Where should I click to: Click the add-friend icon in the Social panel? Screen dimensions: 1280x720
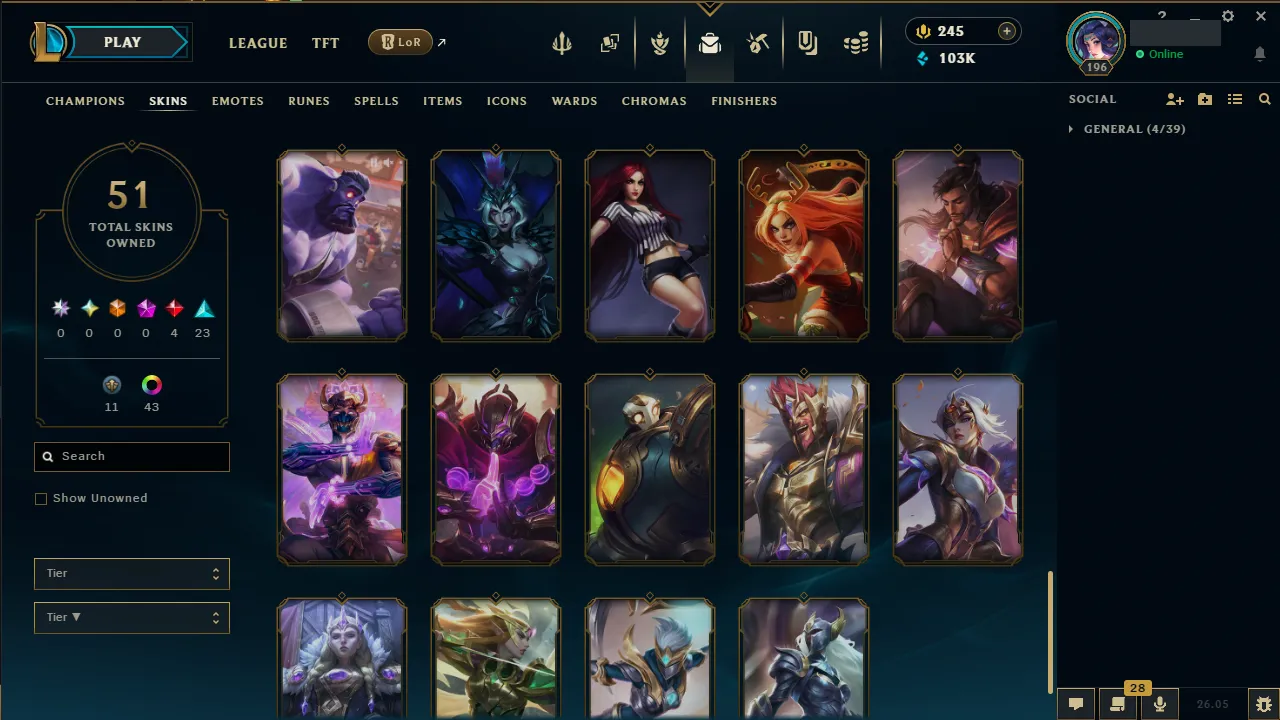click(x=1174, y=99)
